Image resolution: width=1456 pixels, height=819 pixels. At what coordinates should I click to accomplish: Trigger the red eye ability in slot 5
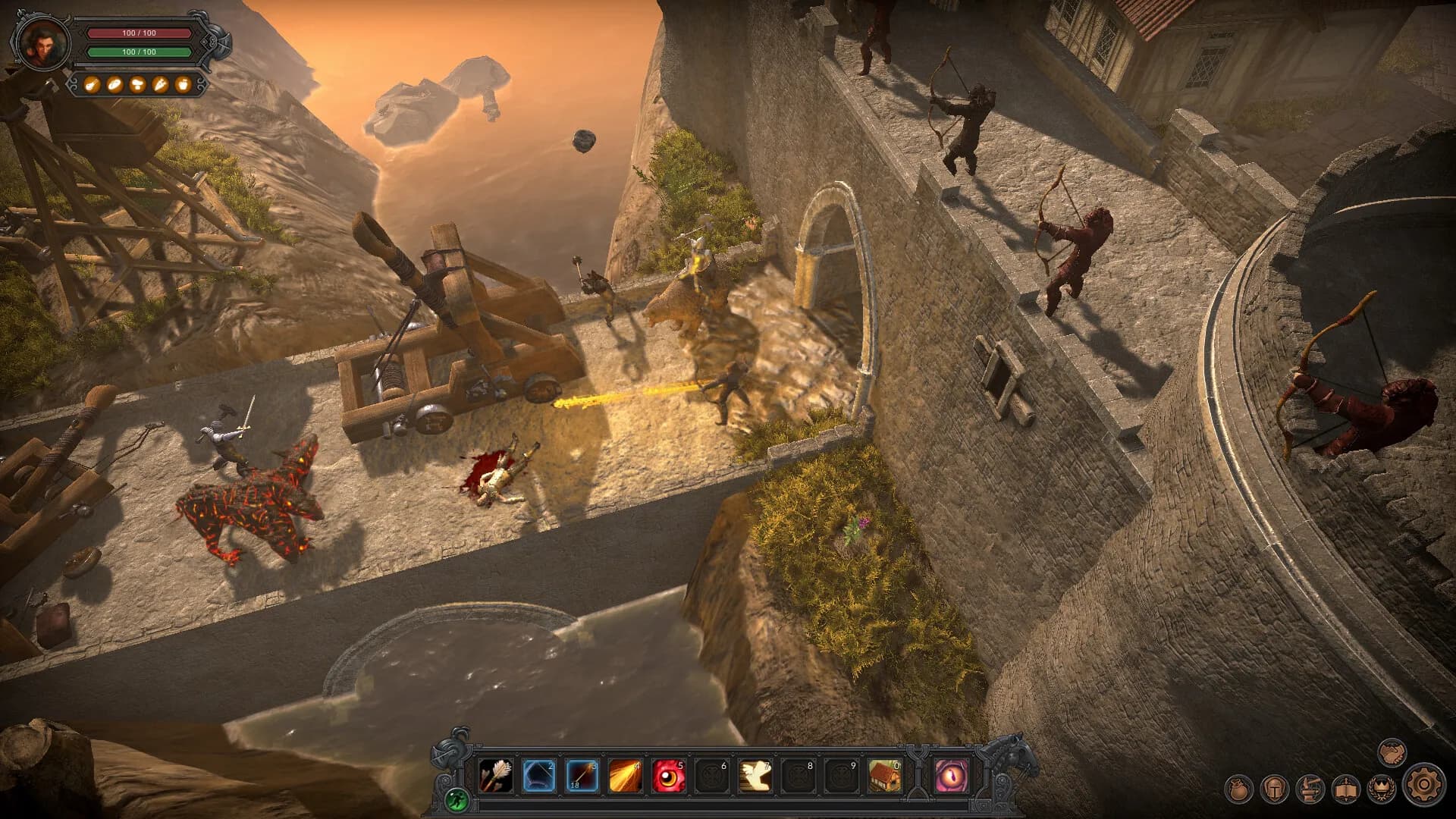[x=669, y=776]
